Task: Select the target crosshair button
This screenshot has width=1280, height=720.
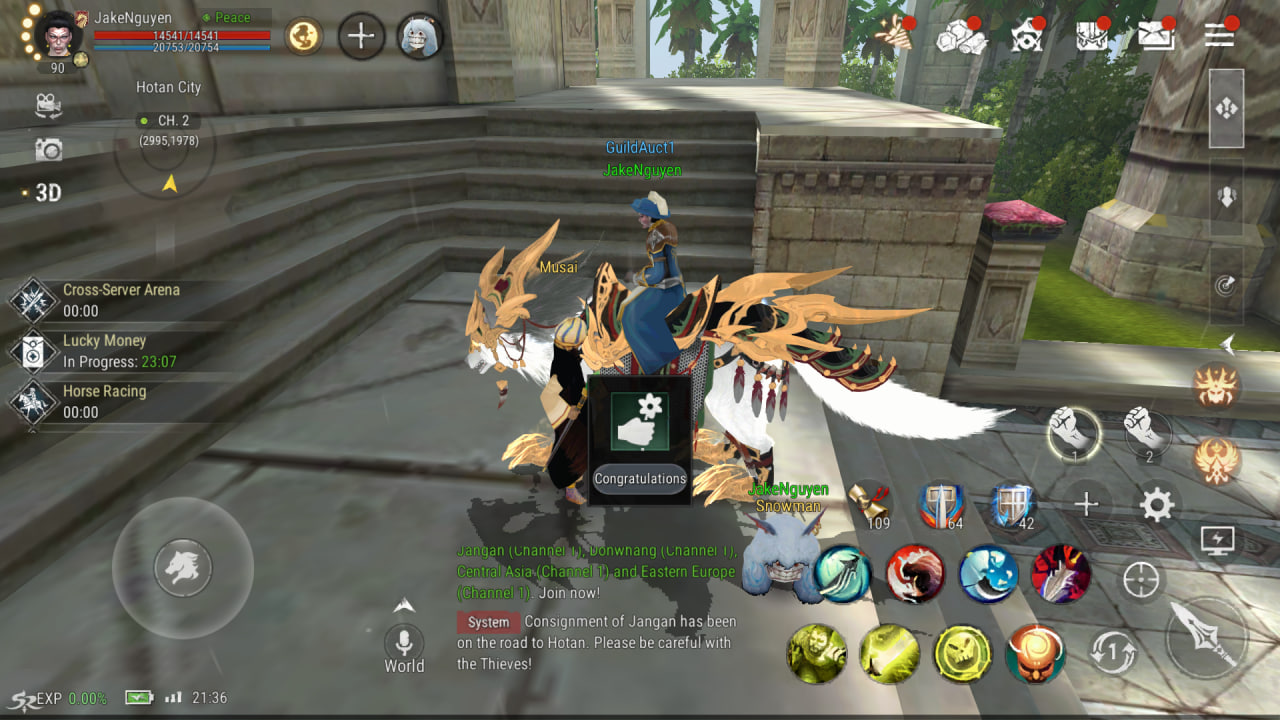Action: 1141,580
